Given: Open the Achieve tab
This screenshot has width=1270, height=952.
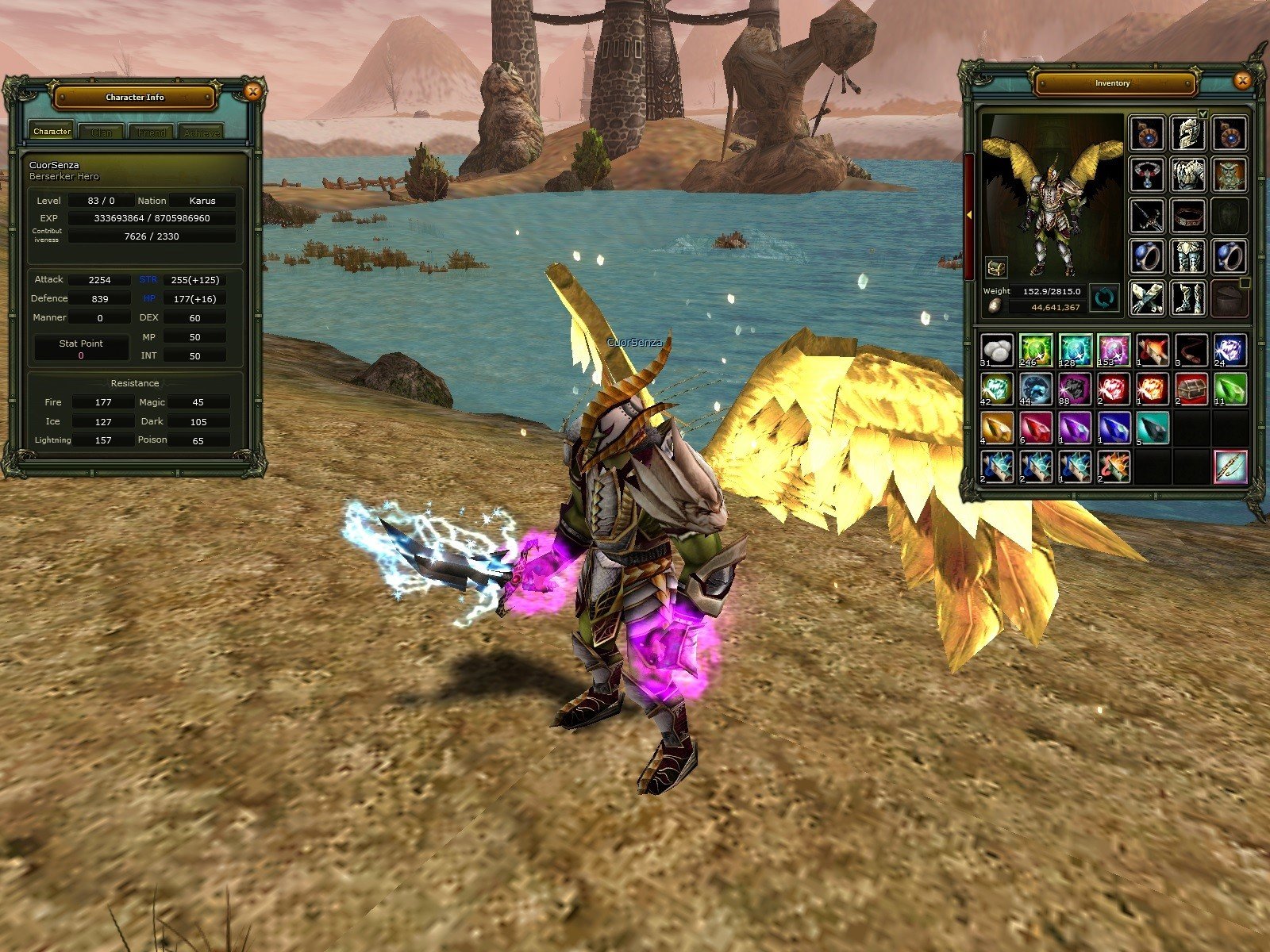Looking at the screenshot, I should tap(203, 132).
